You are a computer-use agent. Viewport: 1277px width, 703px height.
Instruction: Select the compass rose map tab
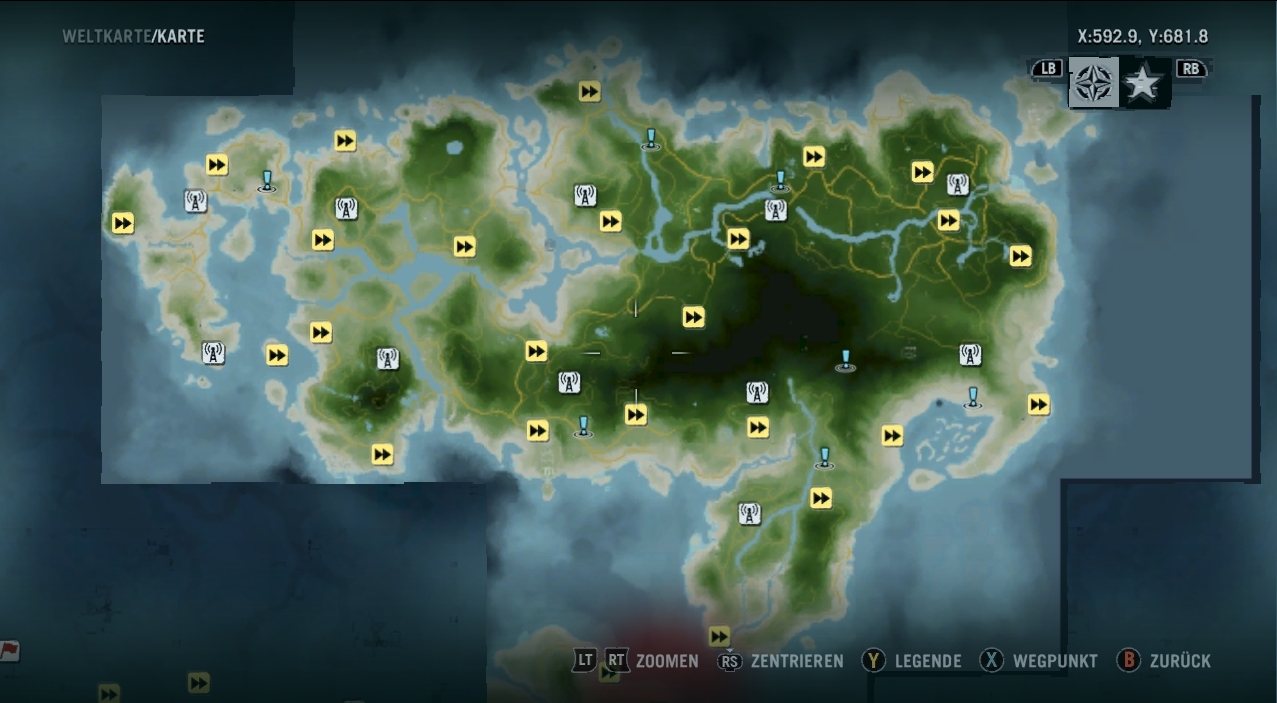1093,83
